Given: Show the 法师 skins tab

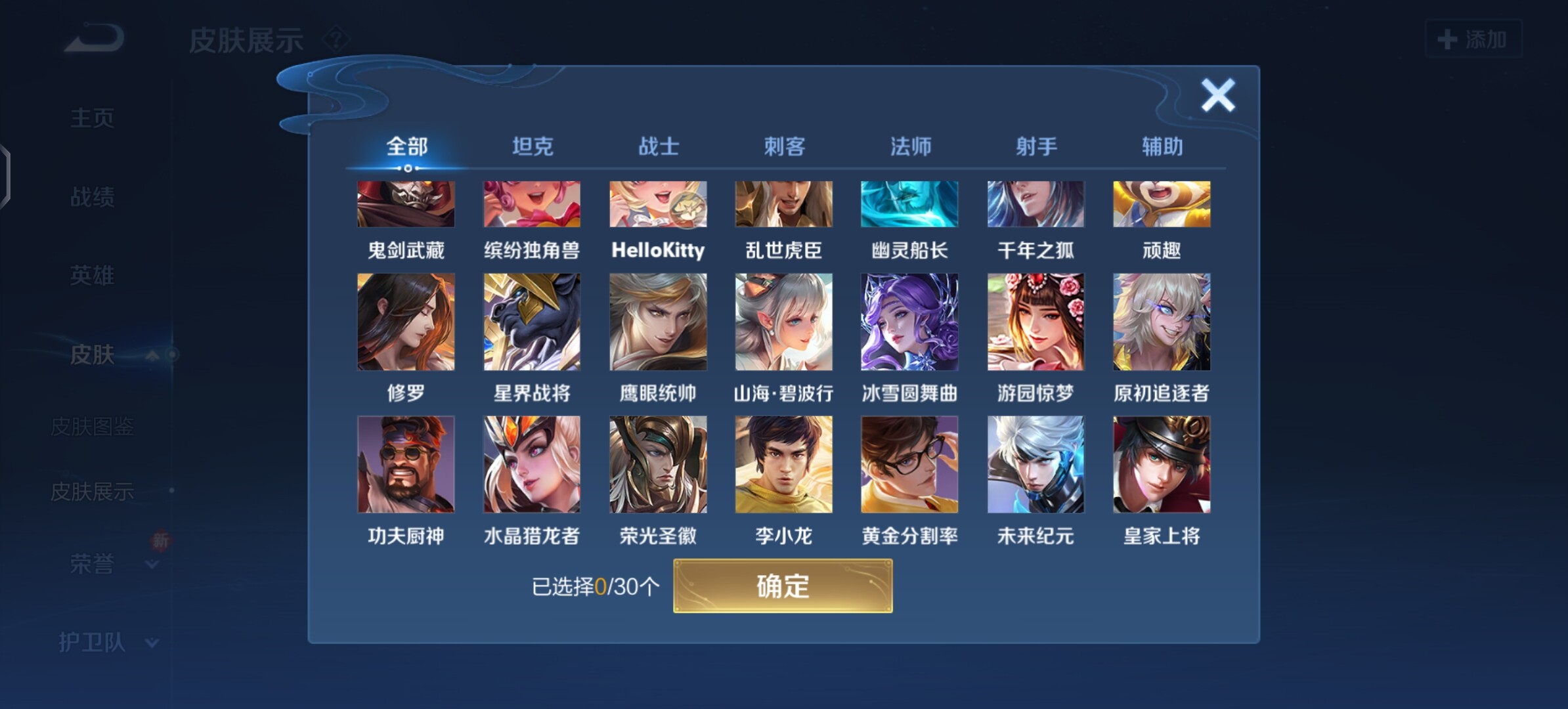Looking at the screenshot, I should coord(910,146).
